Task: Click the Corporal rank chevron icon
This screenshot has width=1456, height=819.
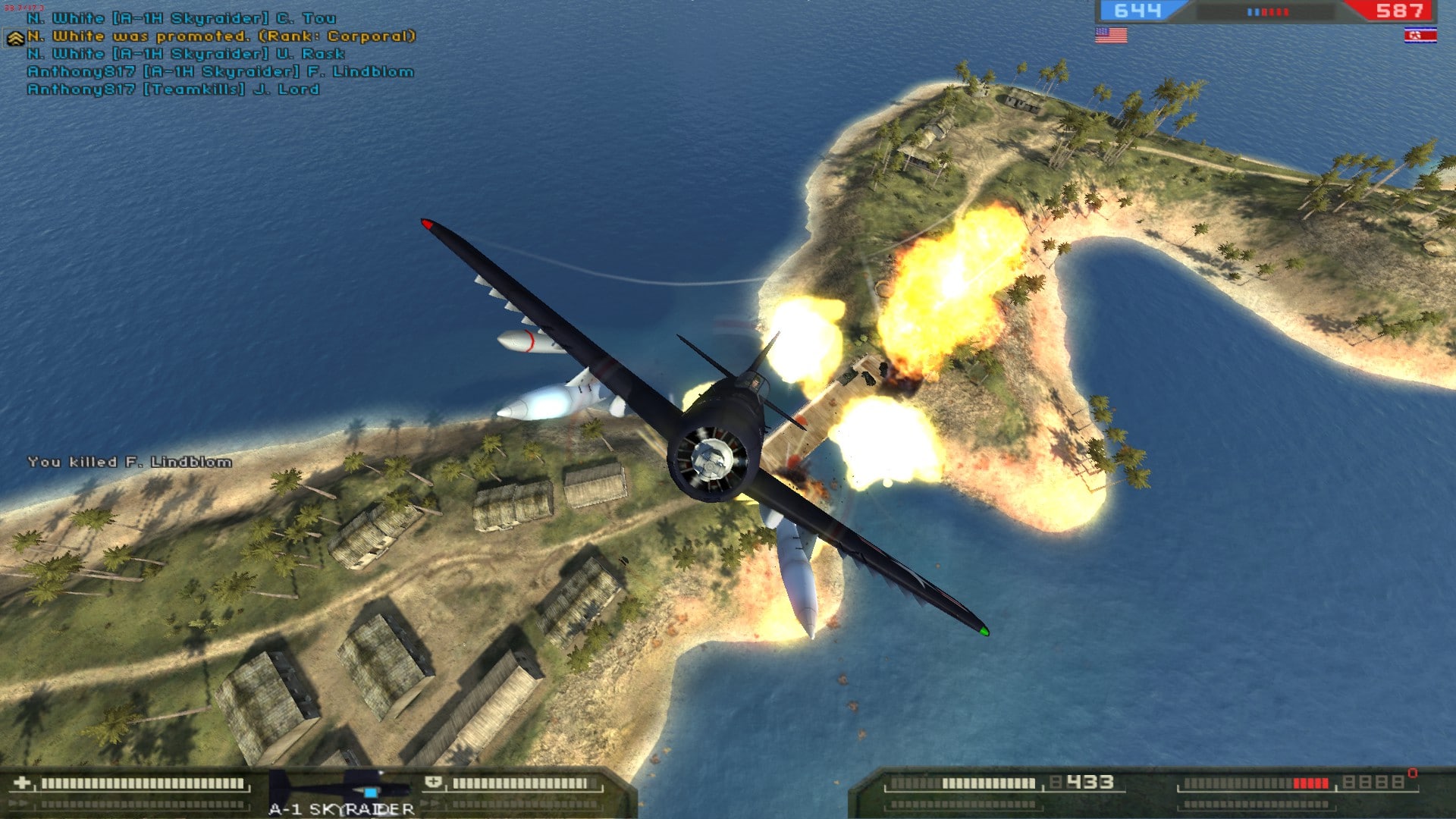Action: click(x=15, y=38)
